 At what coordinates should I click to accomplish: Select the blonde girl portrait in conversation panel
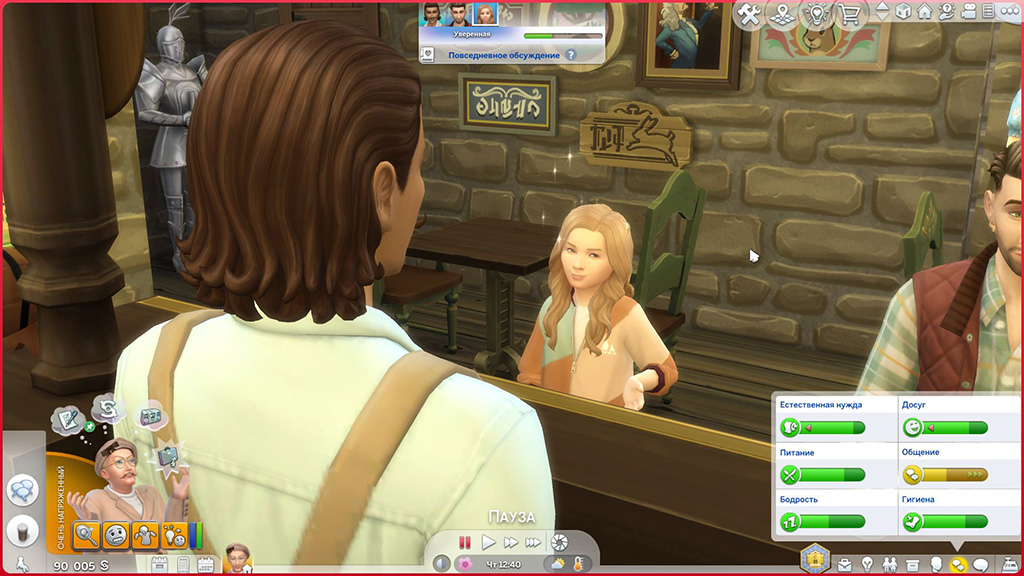point(485,14)
